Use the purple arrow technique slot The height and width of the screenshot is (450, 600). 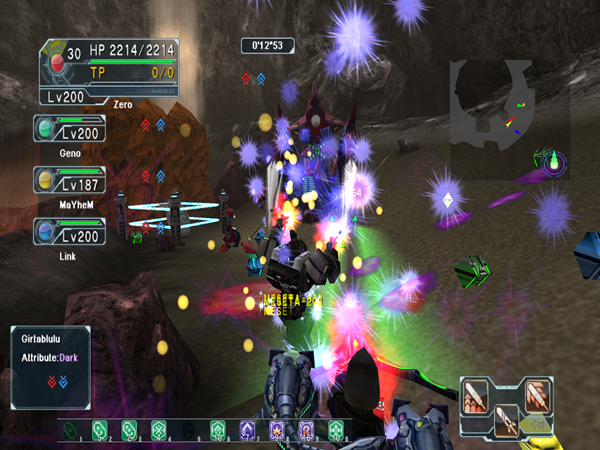247,431
